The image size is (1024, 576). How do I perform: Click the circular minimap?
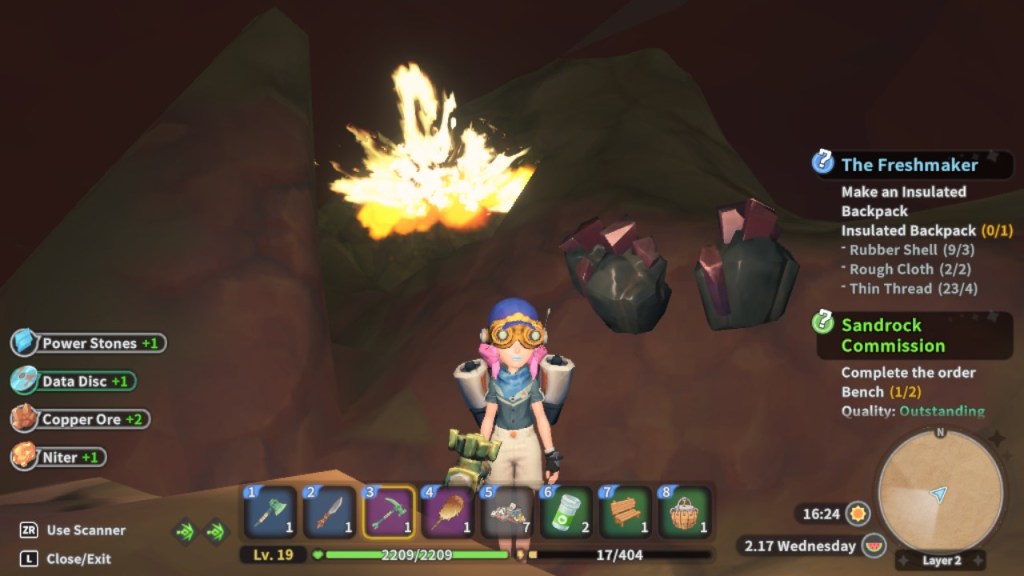pyautogui.click(x=939, y=490)
